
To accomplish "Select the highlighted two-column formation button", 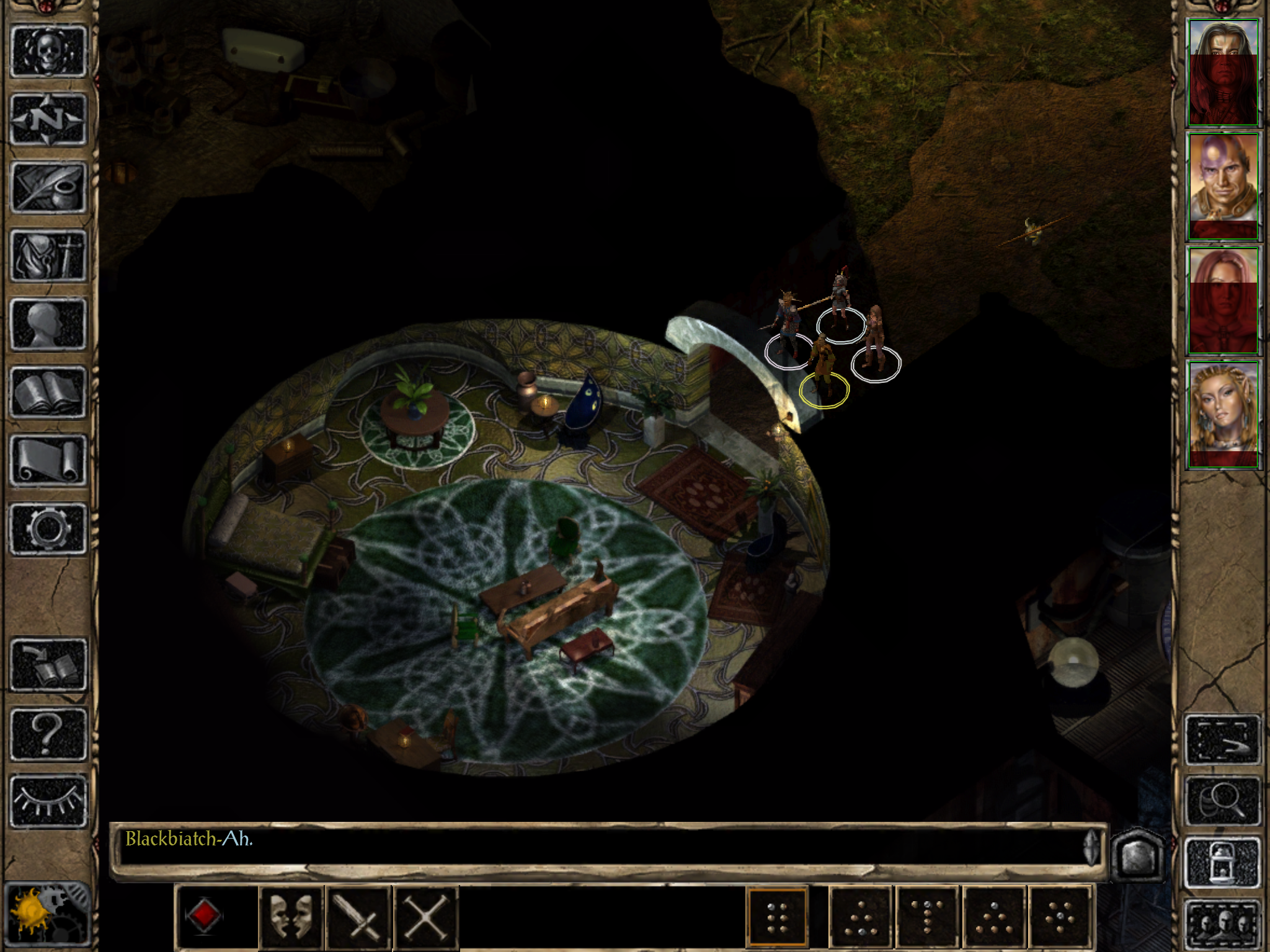I will click(x=777, y=918).
